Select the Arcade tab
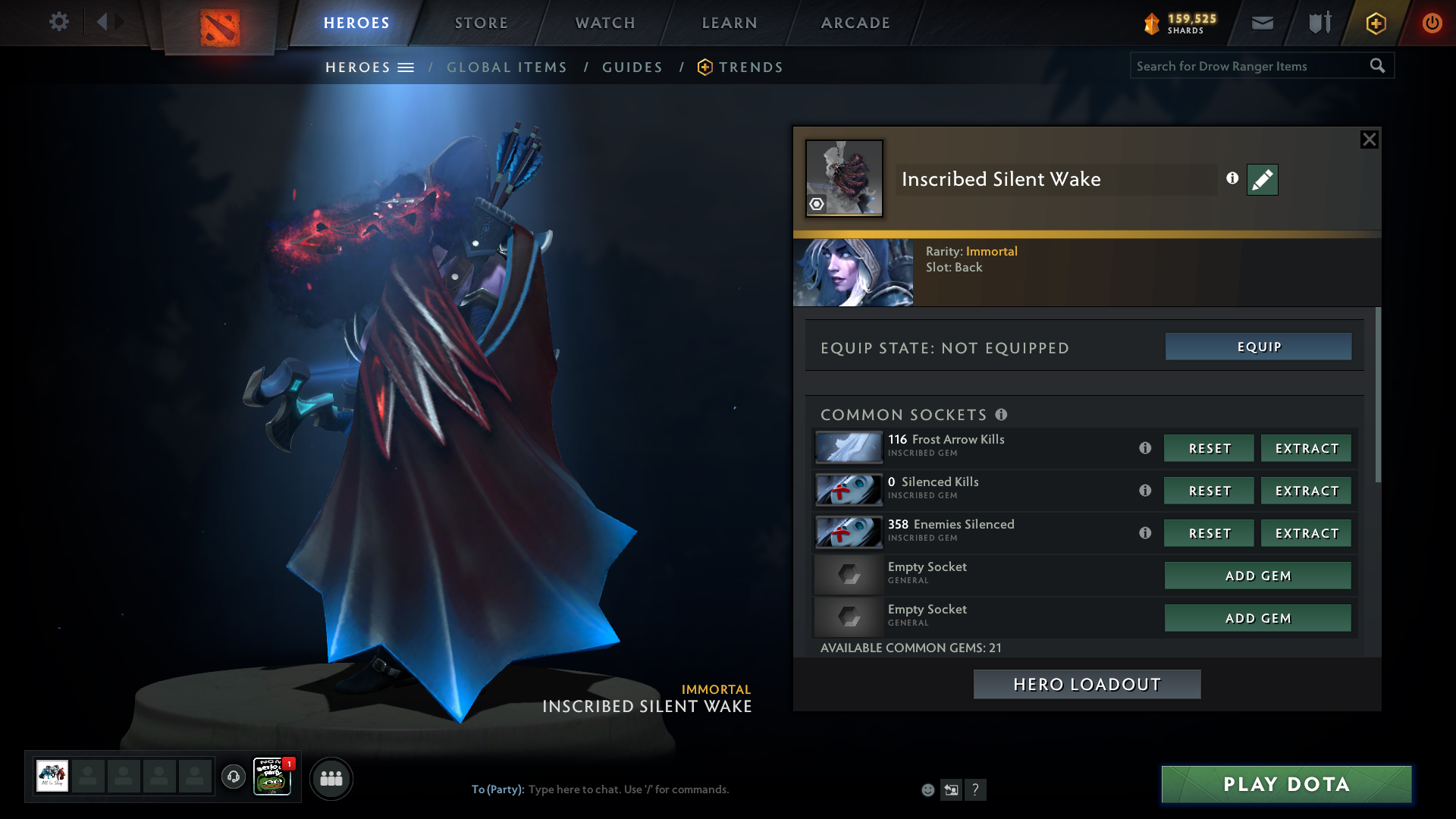1456x819 pixels. pos(855,23)
